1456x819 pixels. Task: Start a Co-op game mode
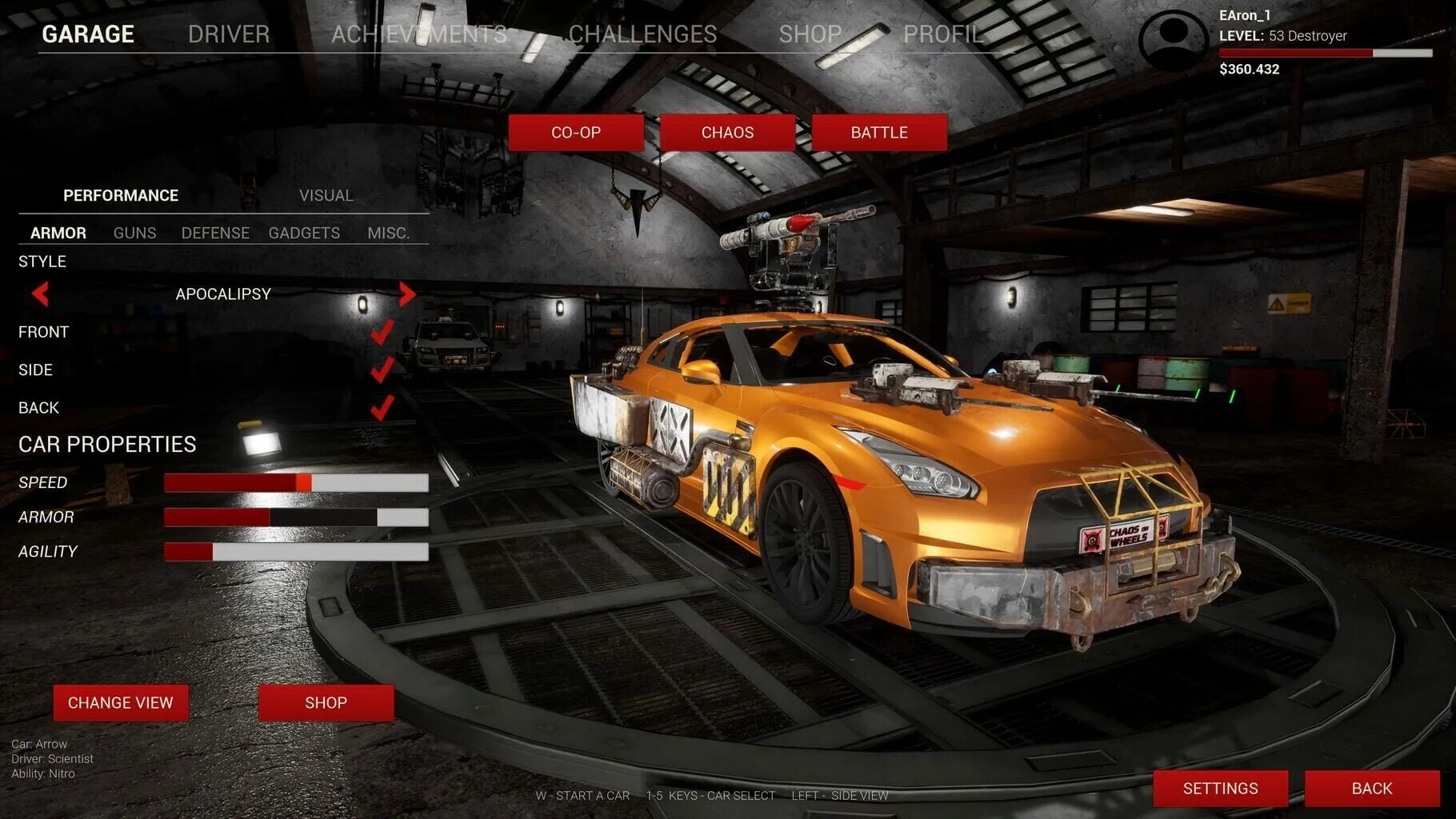pyautogui.click(x=576, y=133)
